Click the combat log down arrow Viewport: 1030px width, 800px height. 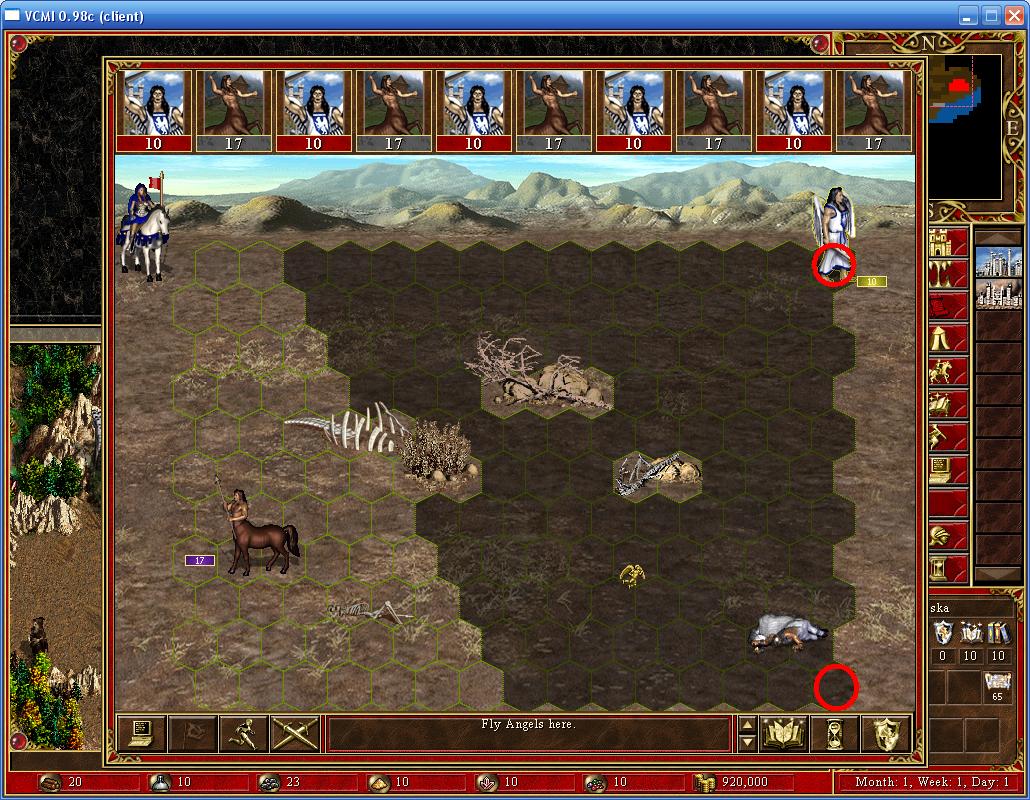(x=747, y=742)
